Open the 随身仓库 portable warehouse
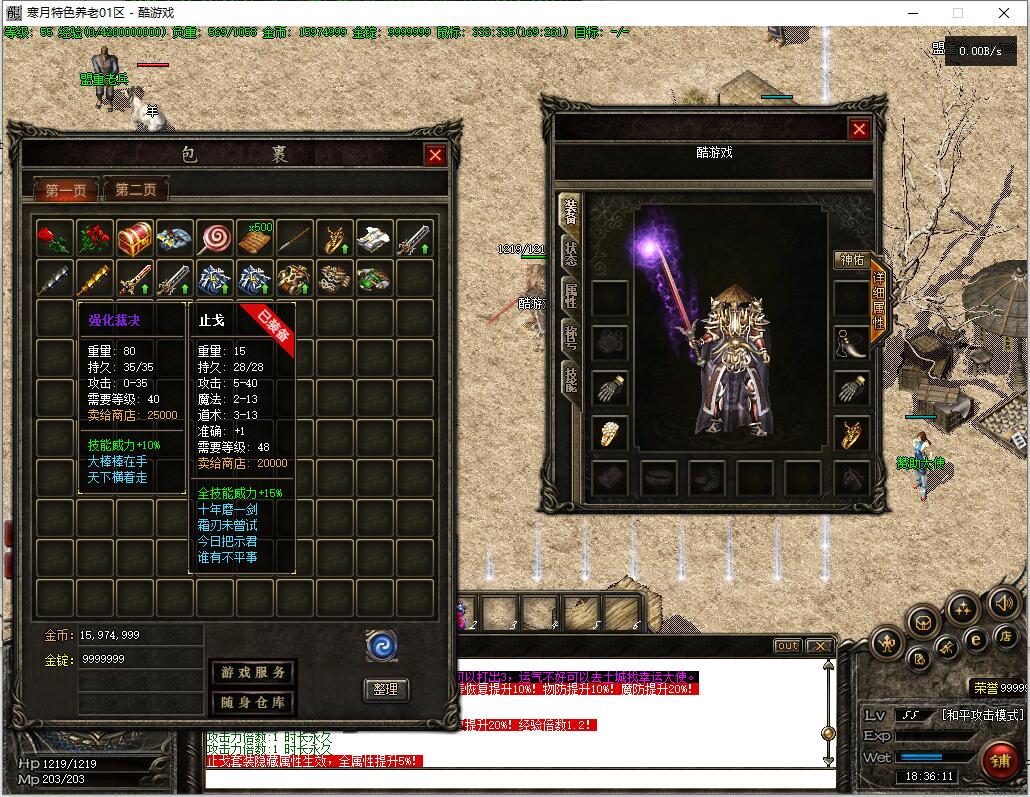This screenshot has height=797, width=1030. click(x=252, y=702)
